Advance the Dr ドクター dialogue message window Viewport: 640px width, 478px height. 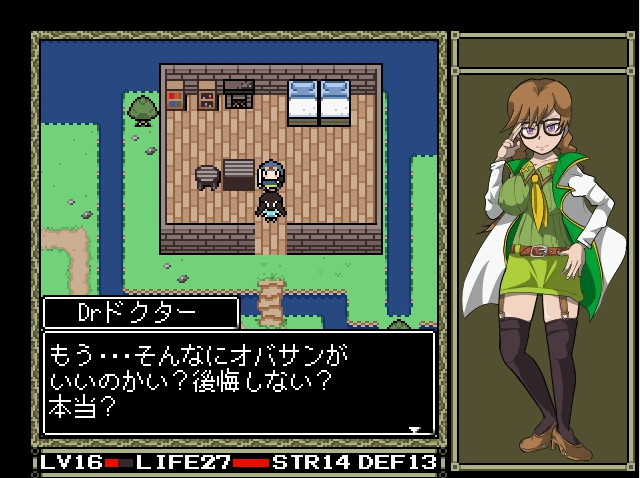(x=238, y=383)
